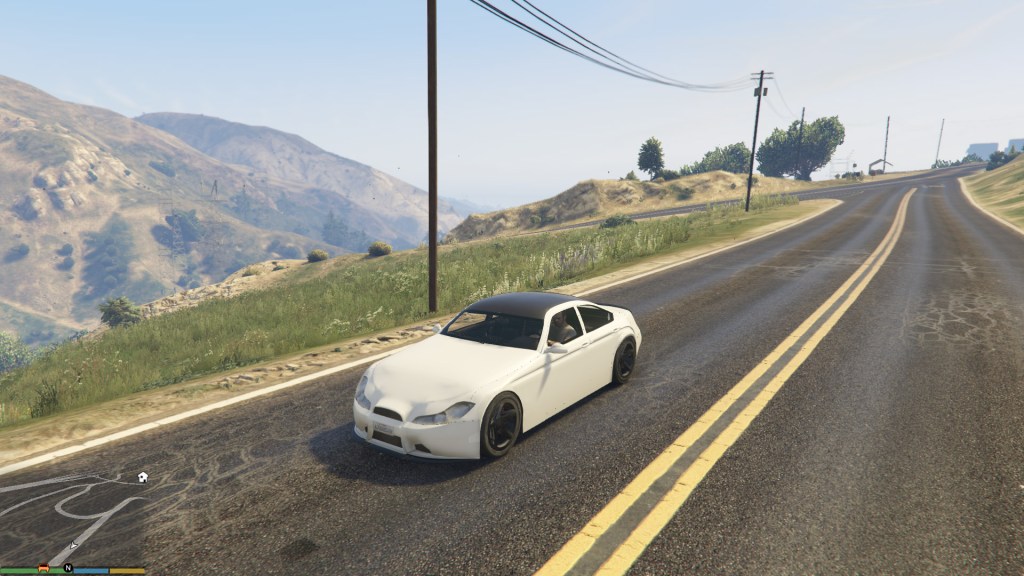This screenshot has width=1024, height=576.
Task: Click the white house marker on minimap
Action: click(x=142, y=477)
